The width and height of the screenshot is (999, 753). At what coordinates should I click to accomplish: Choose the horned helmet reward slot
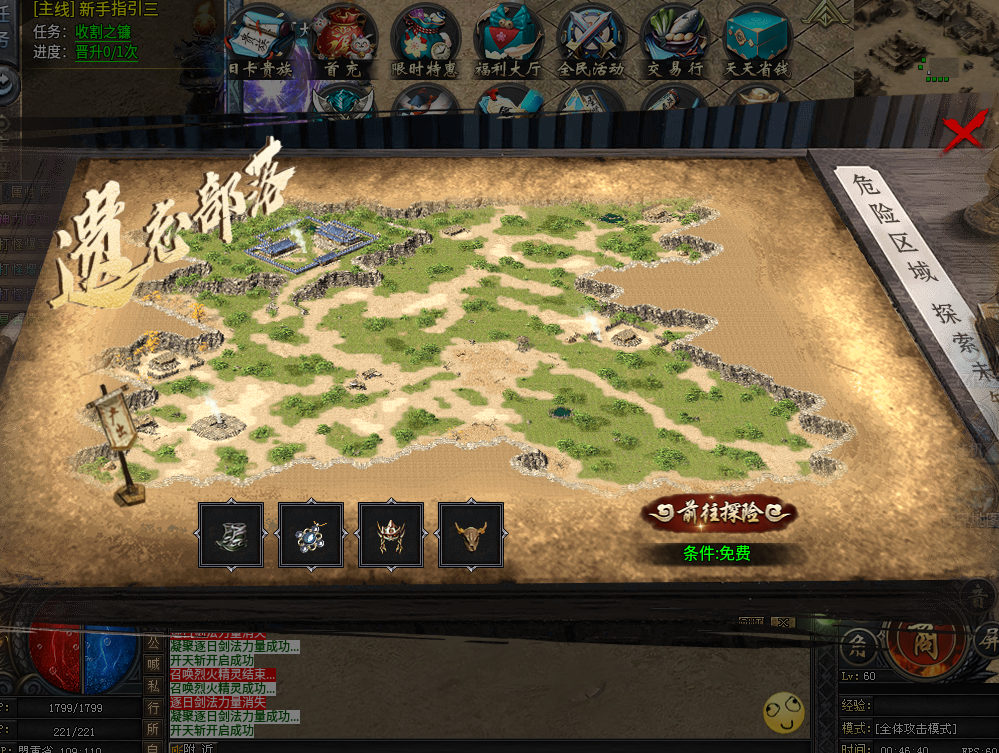391,535
